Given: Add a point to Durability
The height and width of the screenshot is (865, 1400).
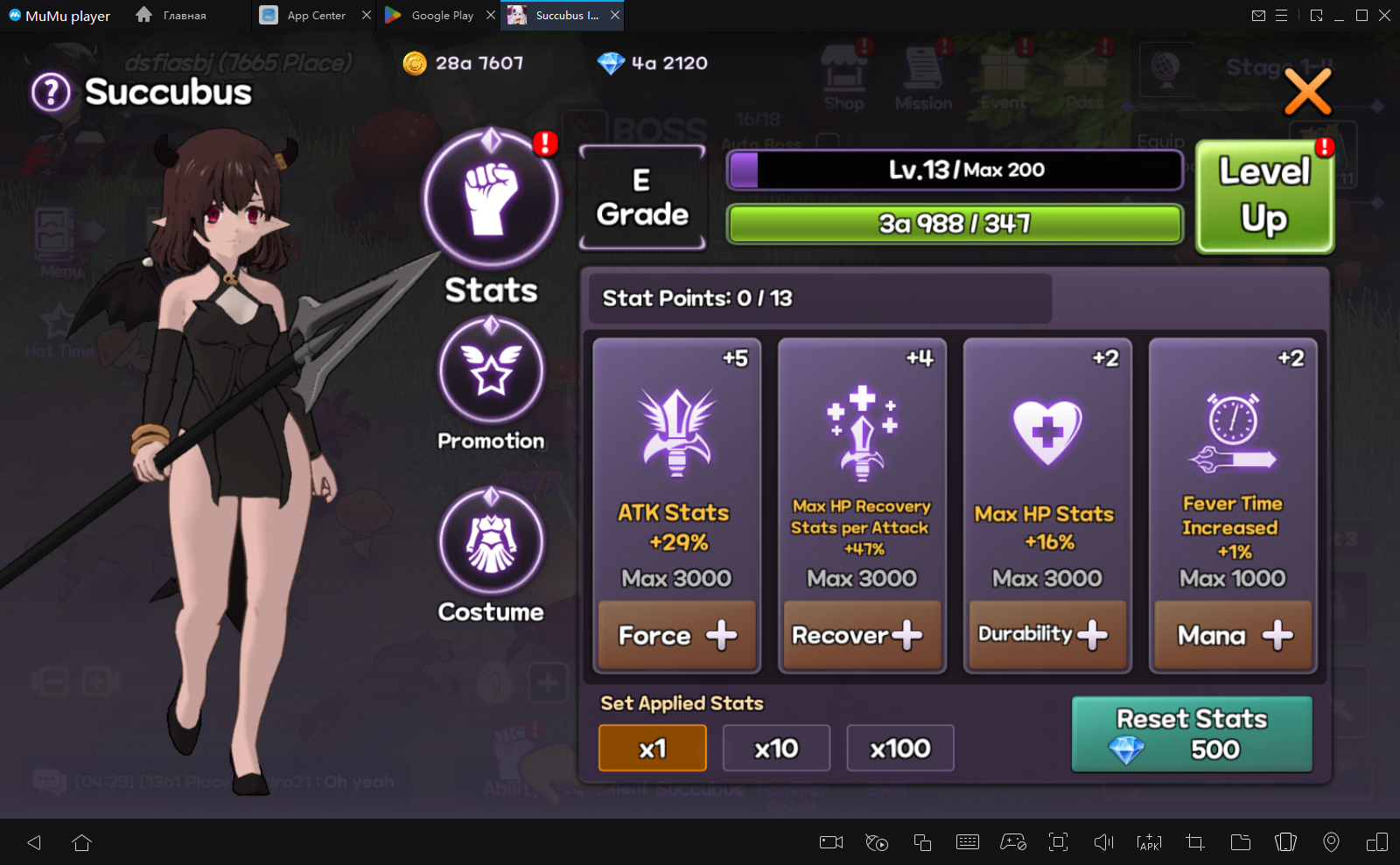Looking at the screenshot, I should tap(1047, 636).
